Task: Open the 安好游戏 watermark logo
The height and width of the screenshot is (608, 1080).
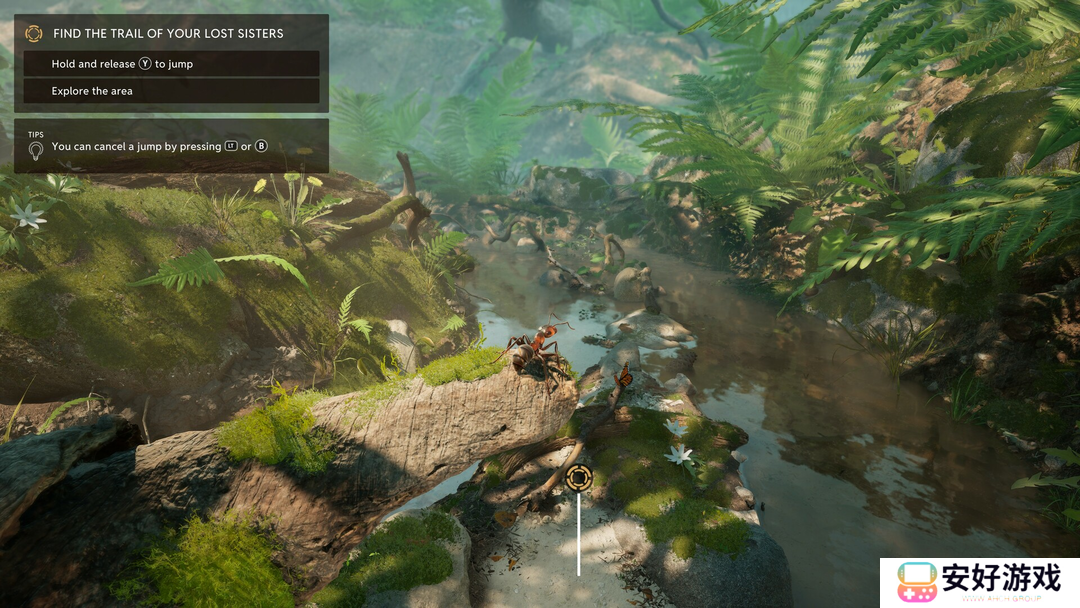Action: click(x=980, y=582)
